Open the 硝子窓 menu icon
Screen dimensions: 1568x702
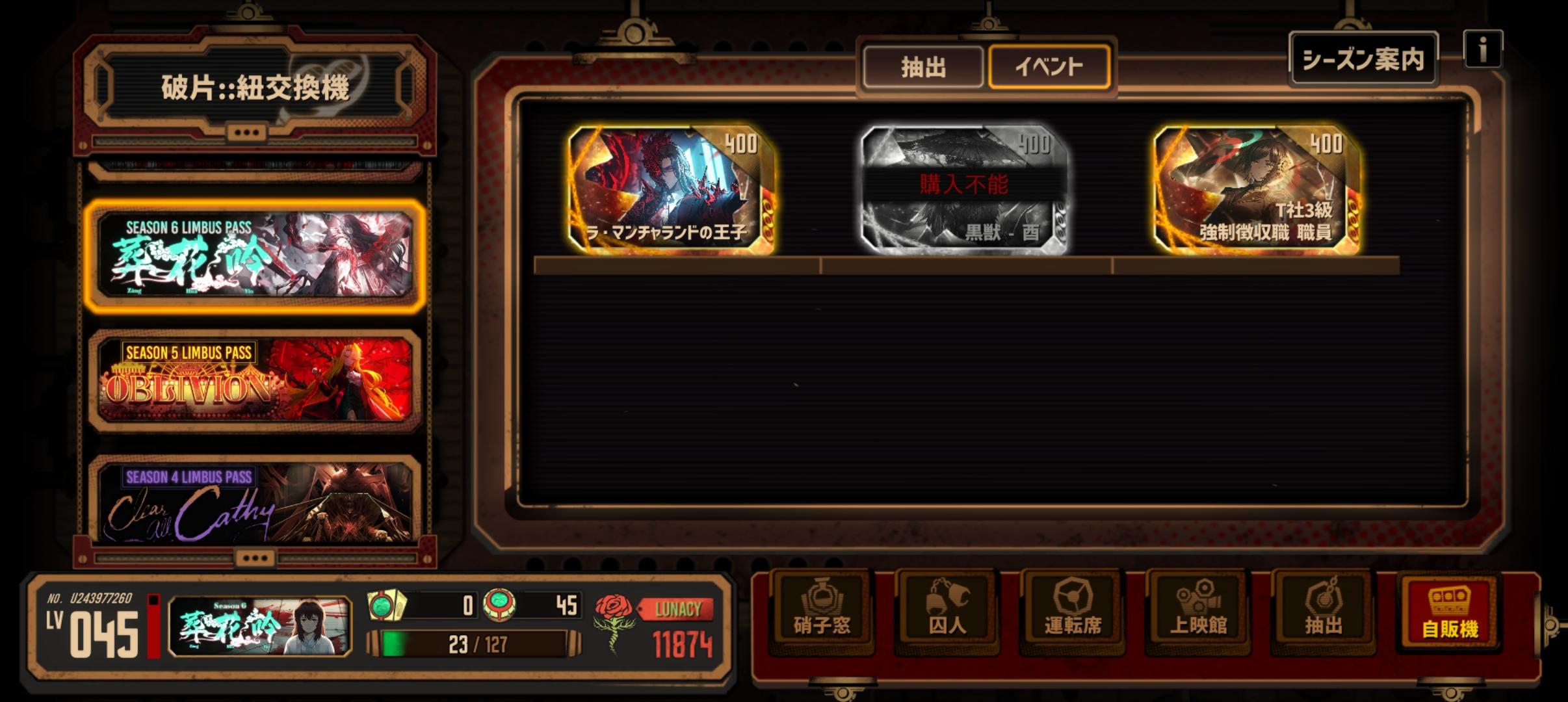(821, 611)
